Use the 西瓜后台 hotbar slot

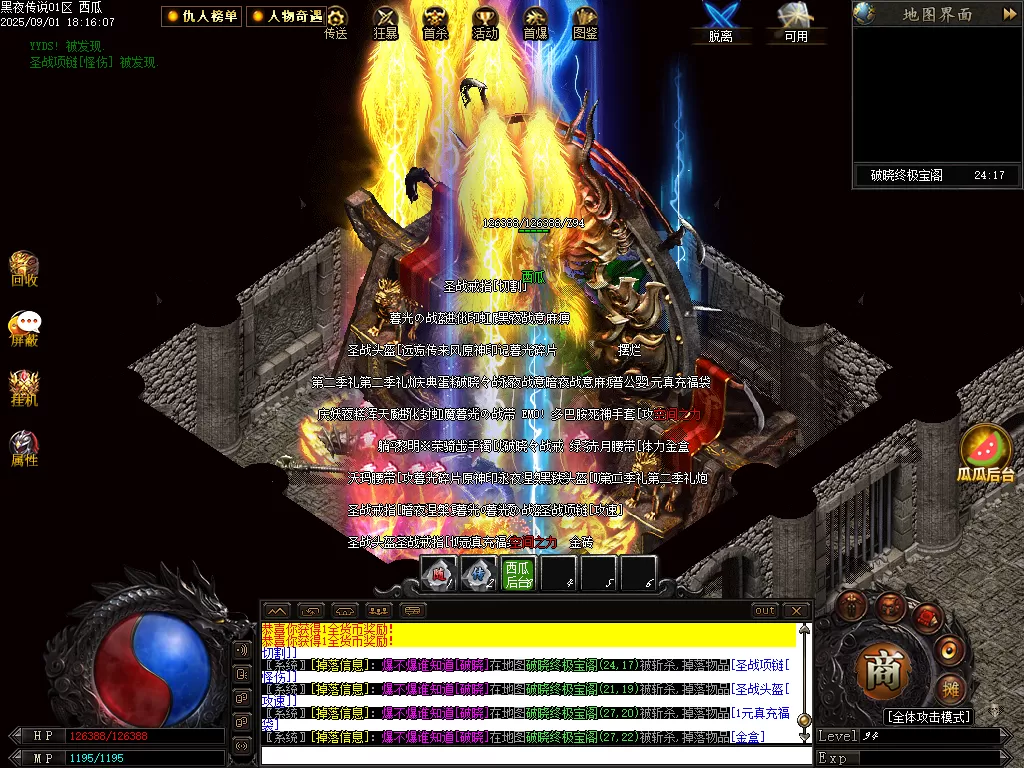[x=518, y=574]
